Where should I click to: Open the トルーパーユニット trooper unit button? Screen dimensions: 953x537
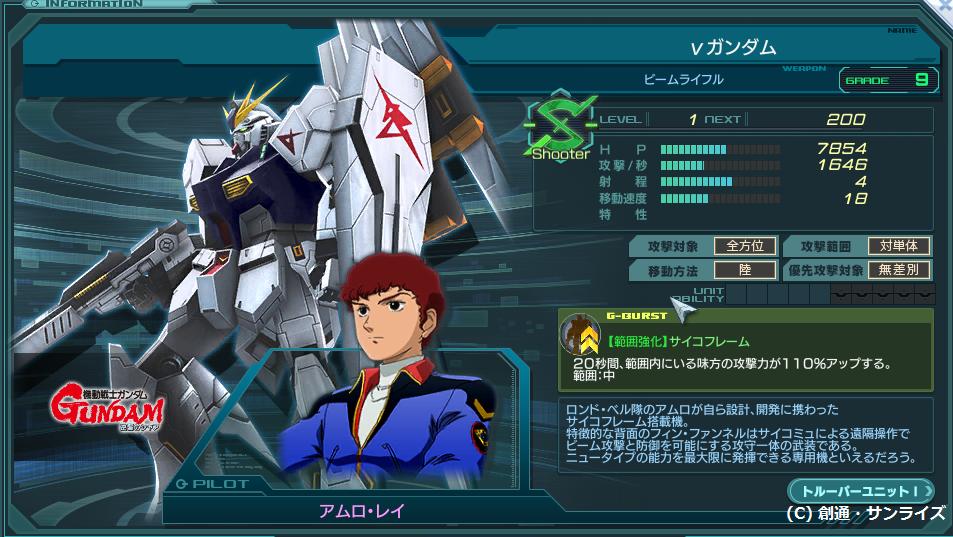tap(860, 490)
